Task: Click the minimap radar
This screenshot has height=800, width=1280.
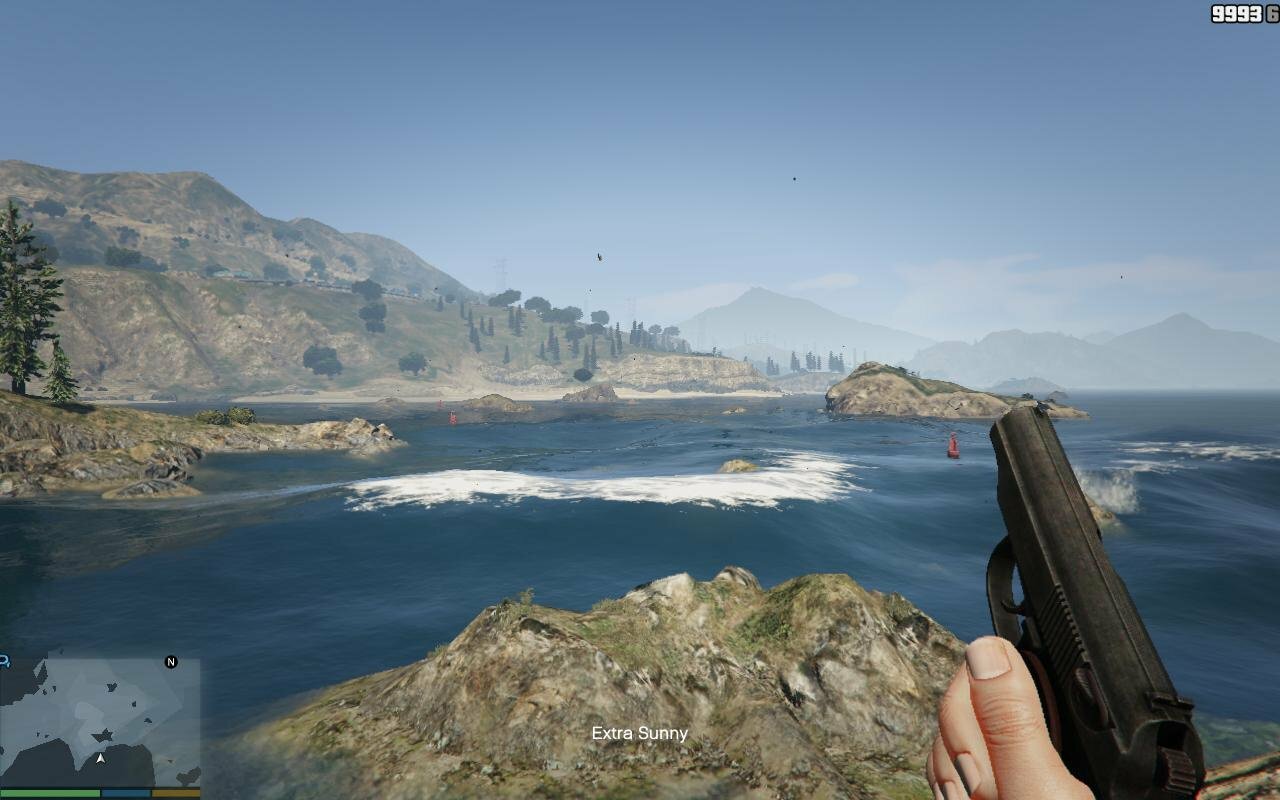Action: (100, 720)
